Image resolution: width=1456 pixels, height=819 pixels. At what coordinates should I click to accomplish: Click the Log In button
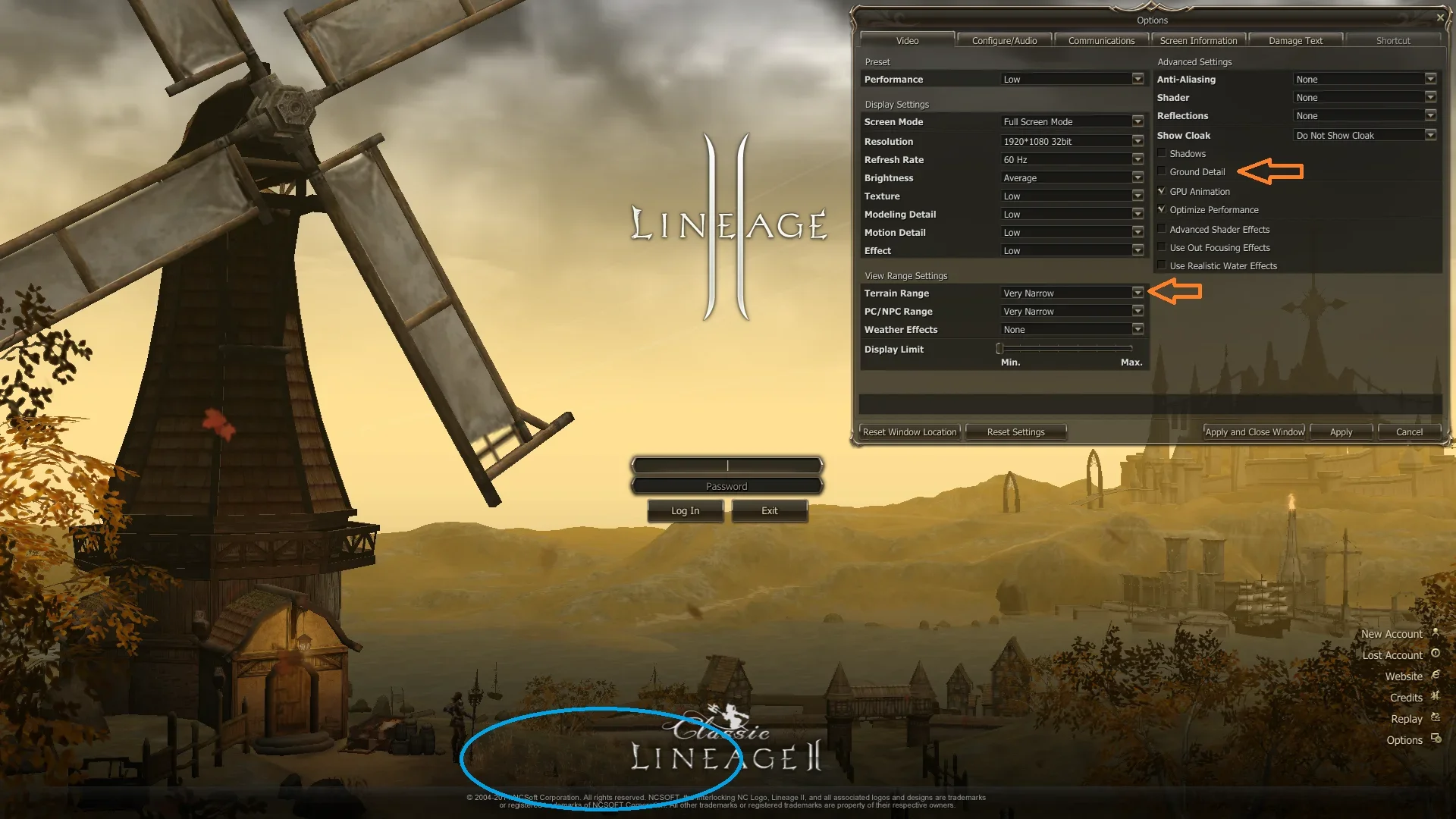[x=685, y=511]
